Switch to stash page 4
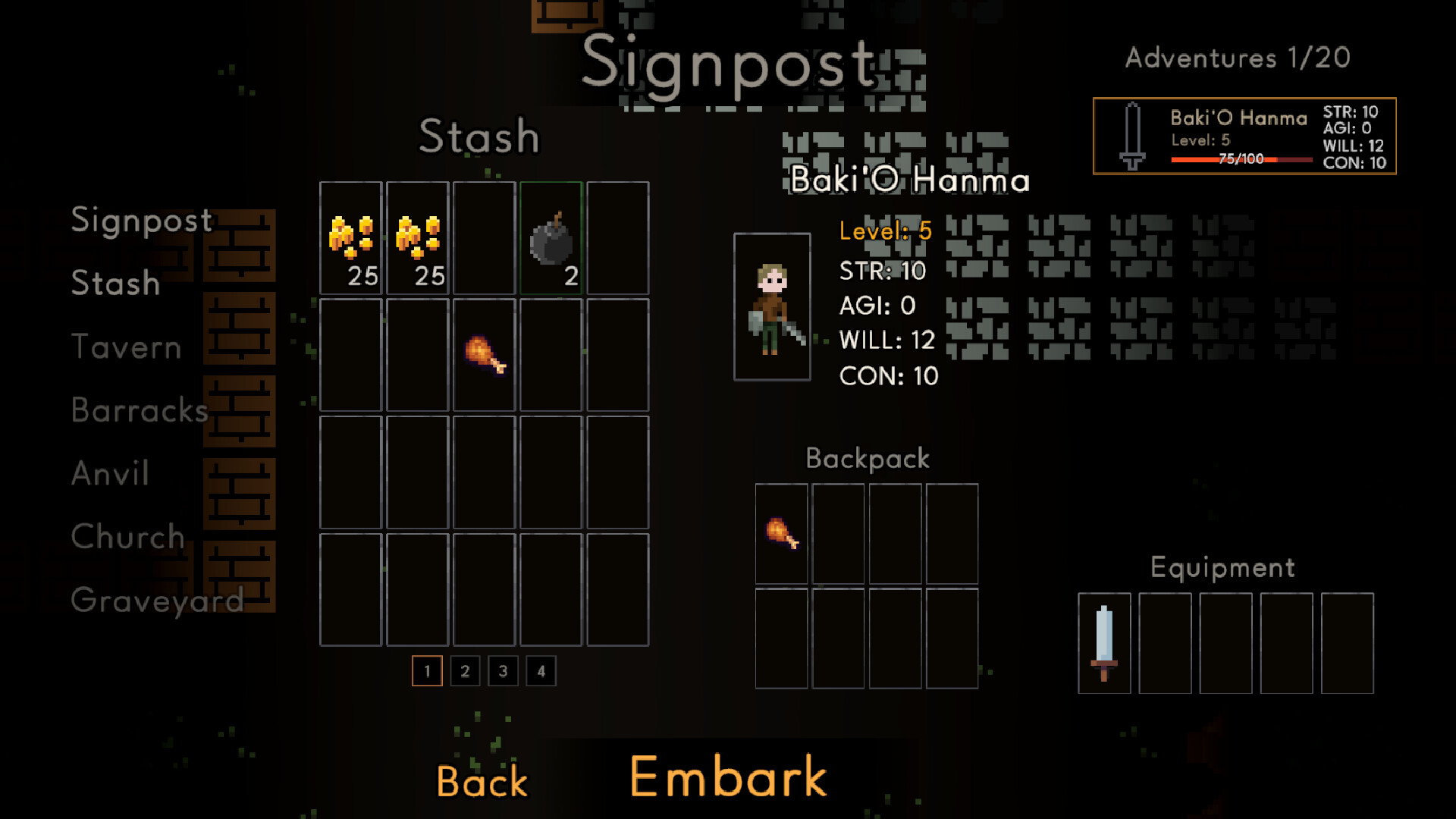Viewport: 1456px width, 819px height. click(541, 671)
